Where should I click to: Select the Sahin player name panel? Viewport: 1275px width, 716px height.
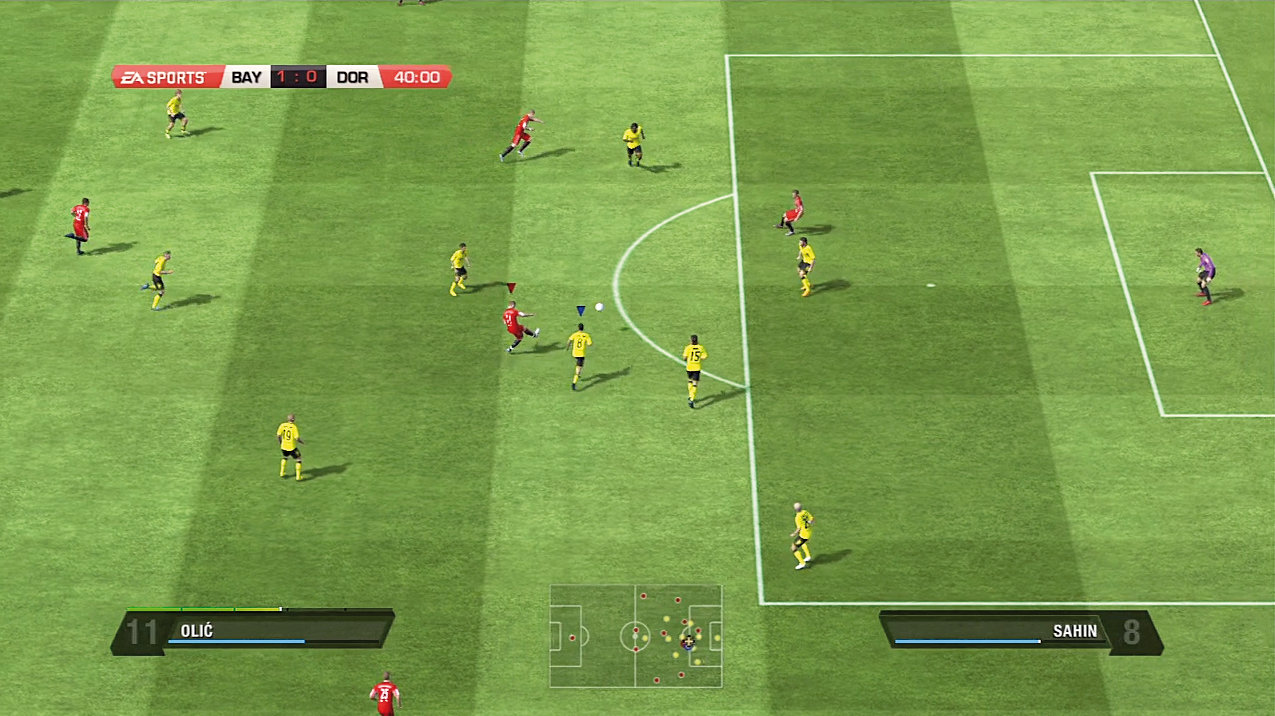[1020, 632]
